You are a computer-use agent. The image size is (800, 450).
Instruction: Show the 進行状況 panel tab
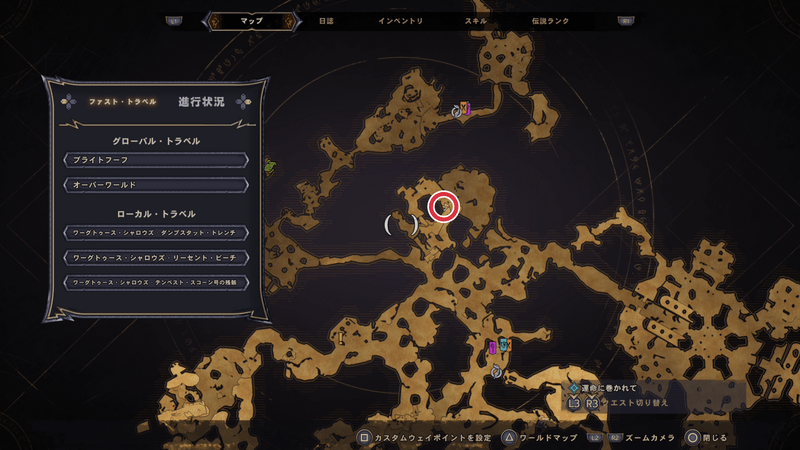[x=201, y=102]
